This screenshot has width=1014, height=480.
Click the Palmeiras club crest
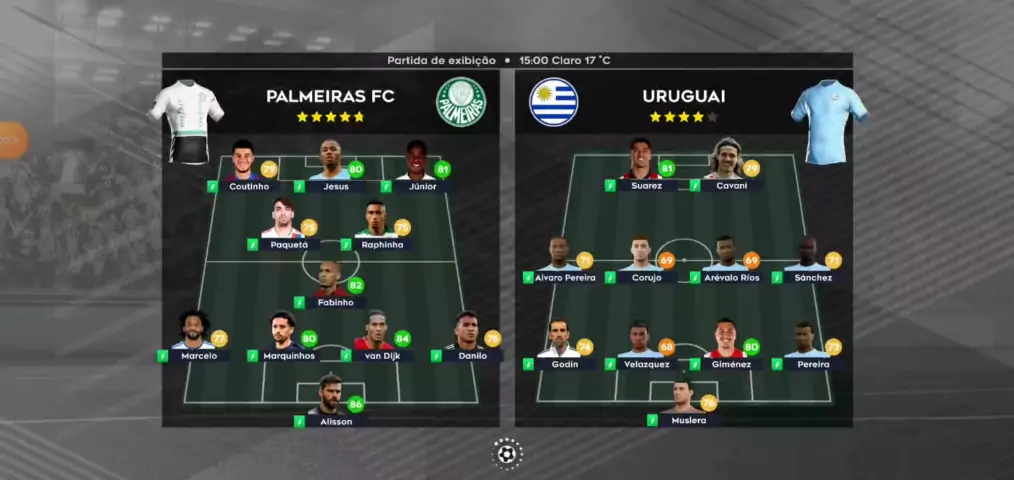[x=460, y=101]
